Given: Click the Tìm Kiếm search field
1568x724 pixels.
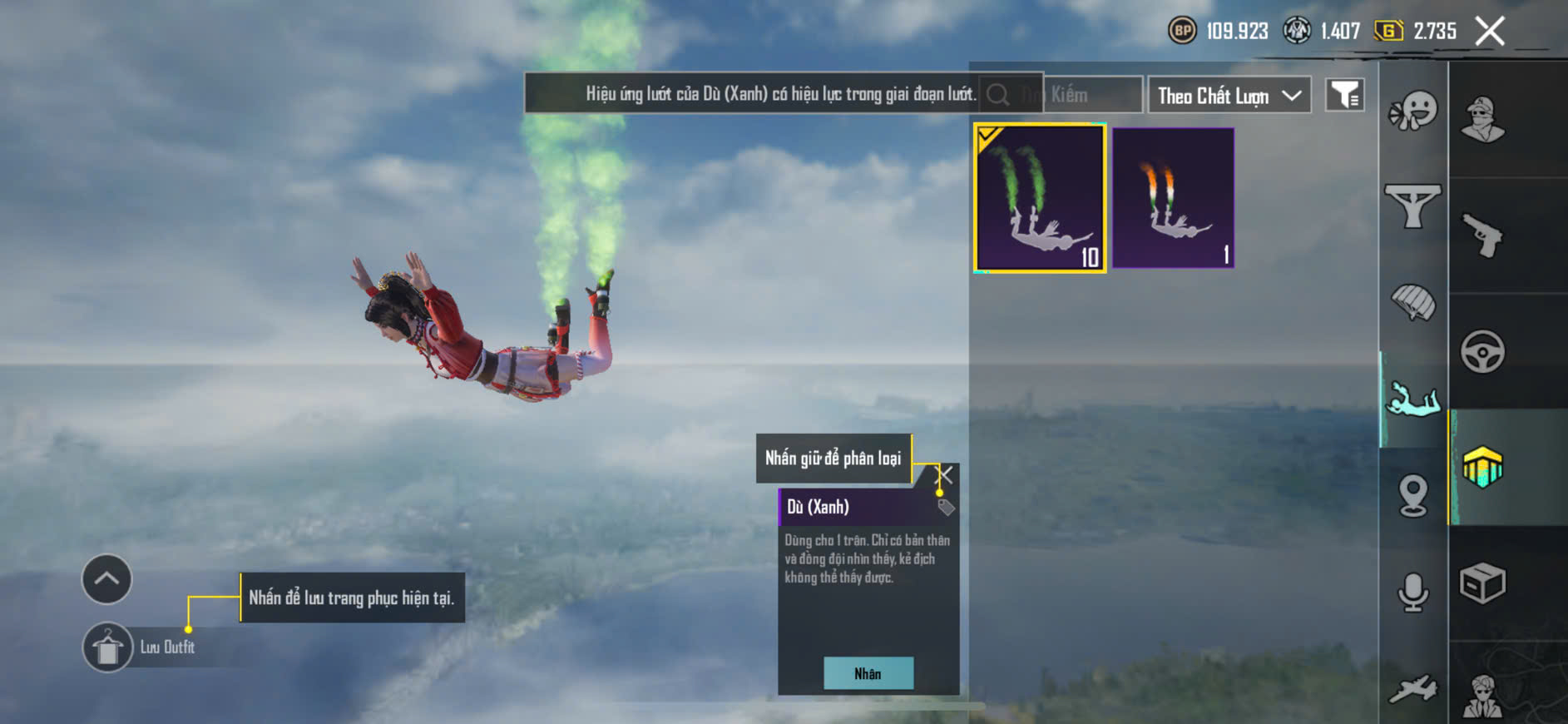Looking at the screenshot, I should click(x=1081, y=95).
